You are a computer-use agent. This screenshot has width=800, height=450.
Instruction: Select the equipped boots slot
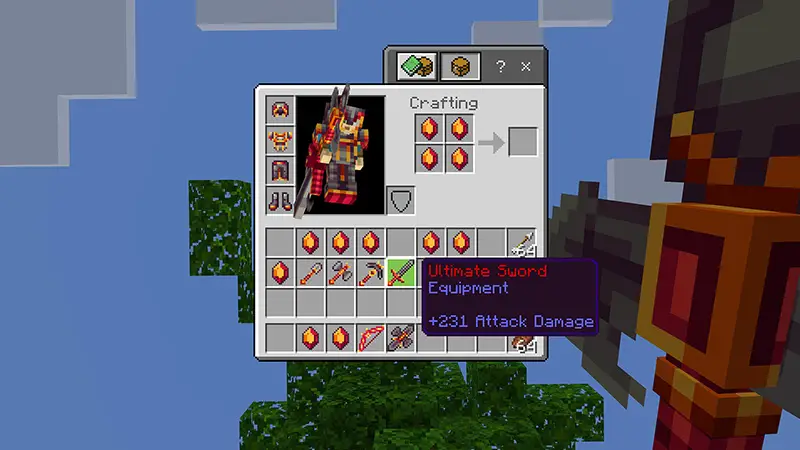(x=280, y=200)
